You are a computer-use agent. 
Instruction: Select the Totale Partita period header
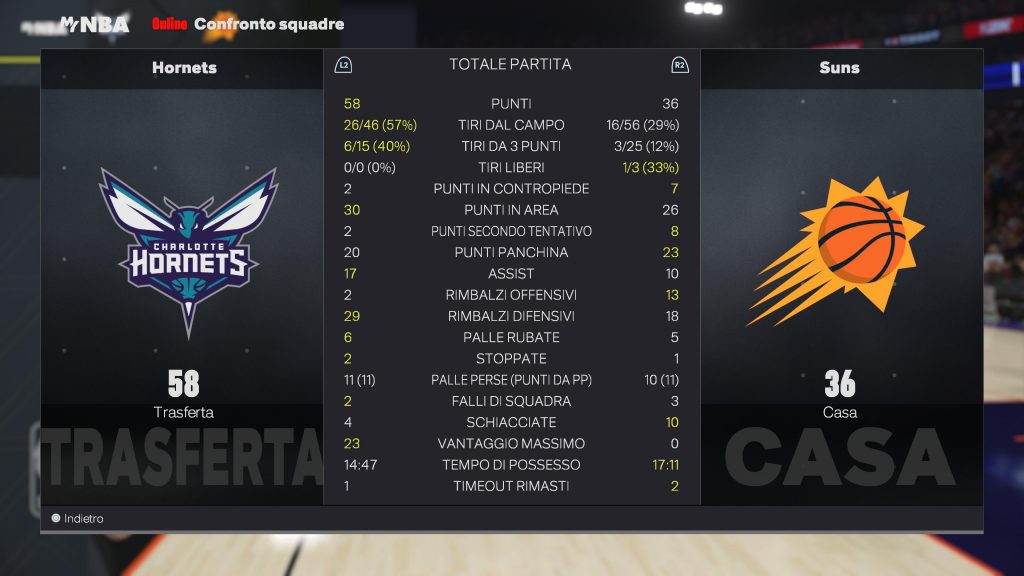510,65
